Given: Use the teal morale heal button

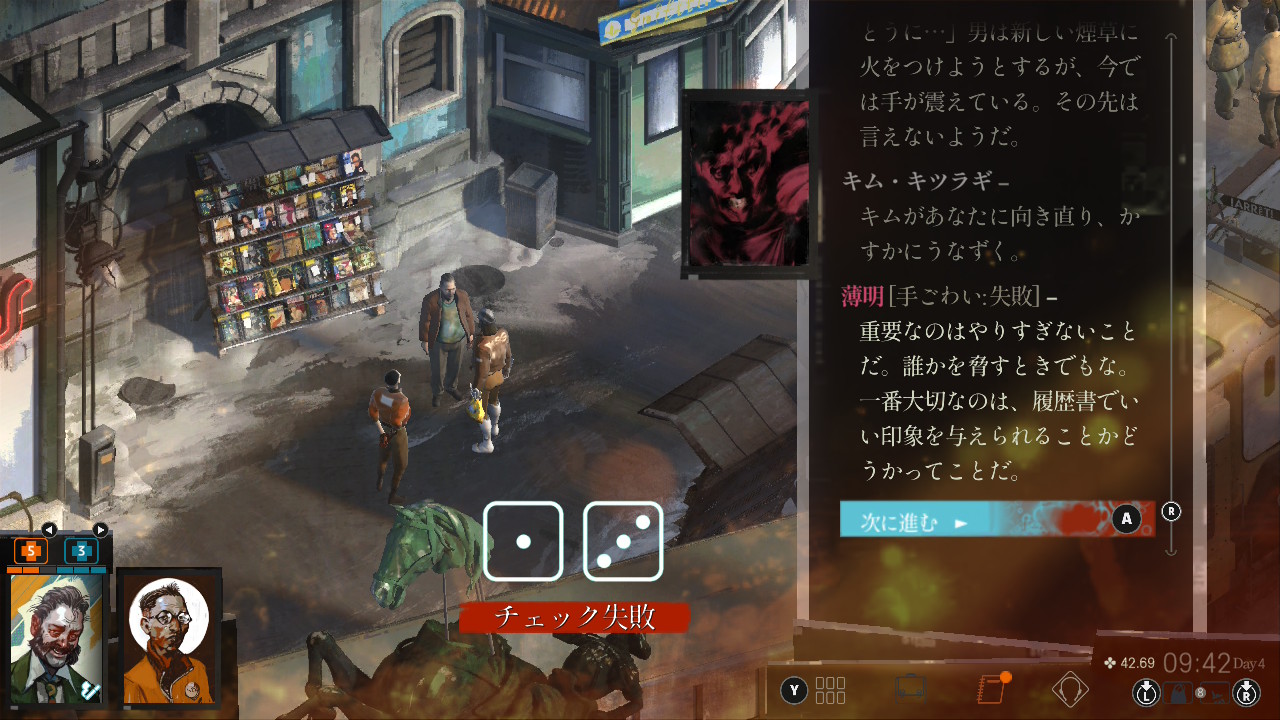Looking at the screenshot, I should click(81, 550).
